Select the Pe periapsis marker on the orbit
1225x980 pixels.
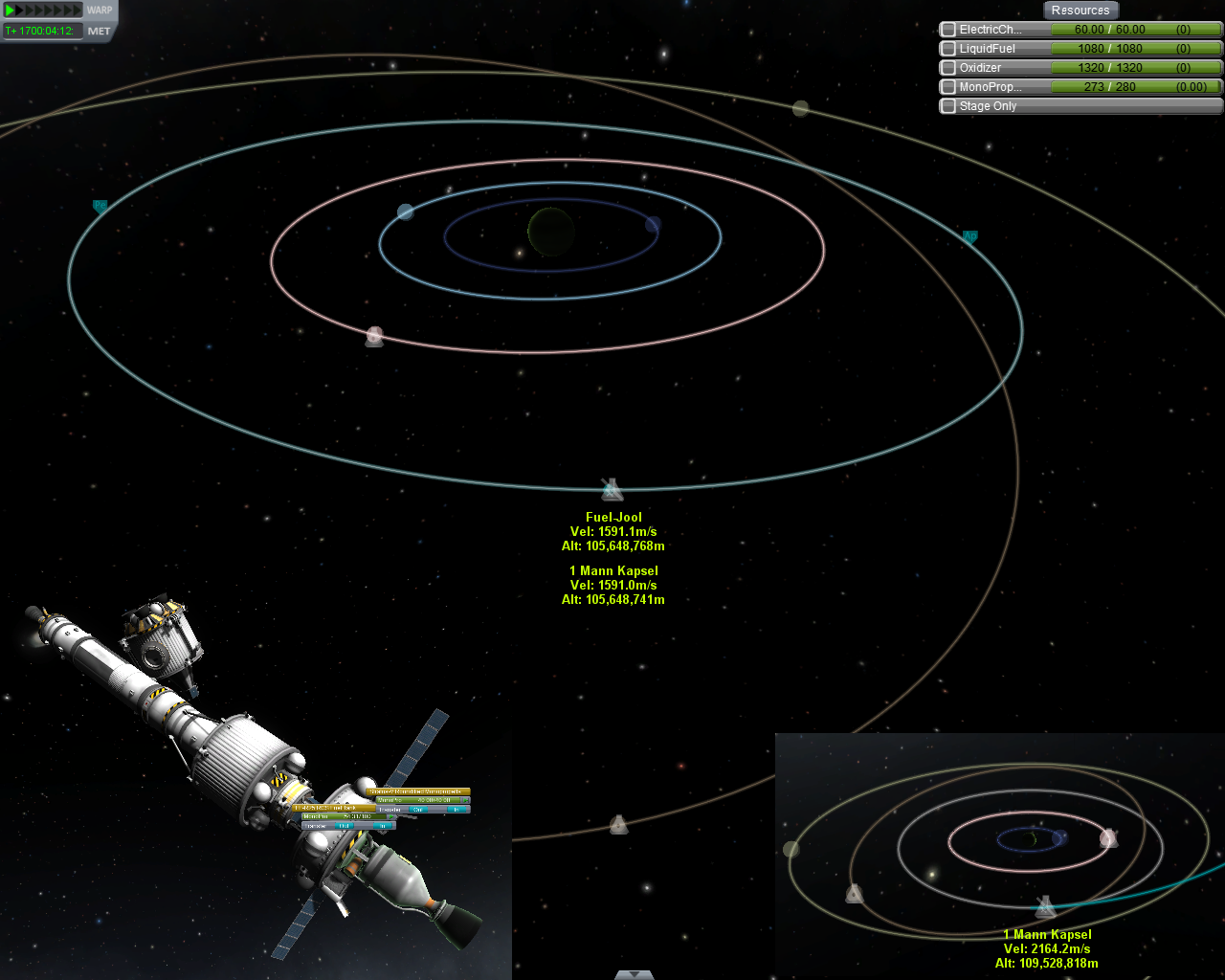point(100,206)
